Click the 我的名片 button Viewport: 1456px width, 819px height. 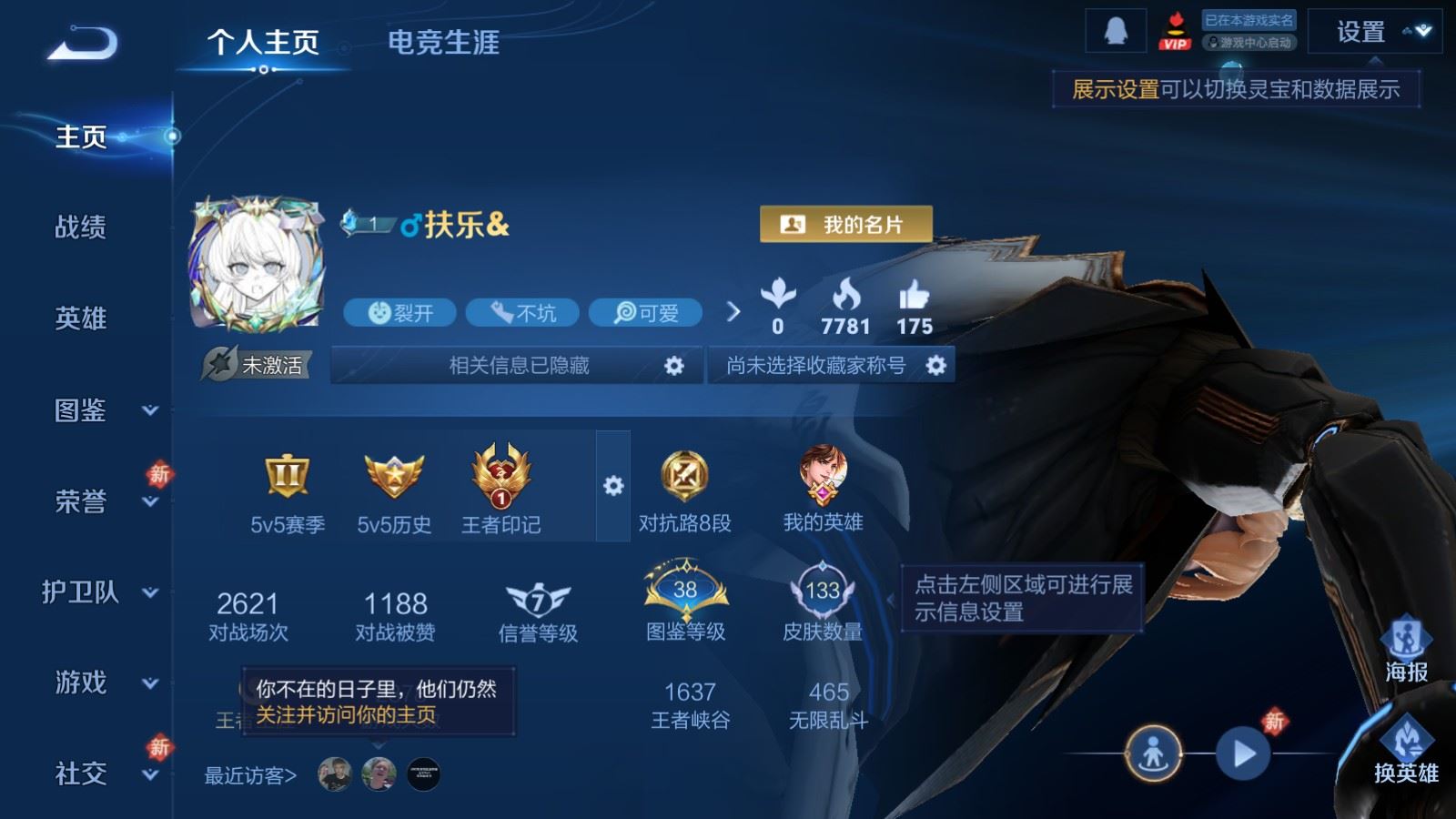(x=847, y=222)
